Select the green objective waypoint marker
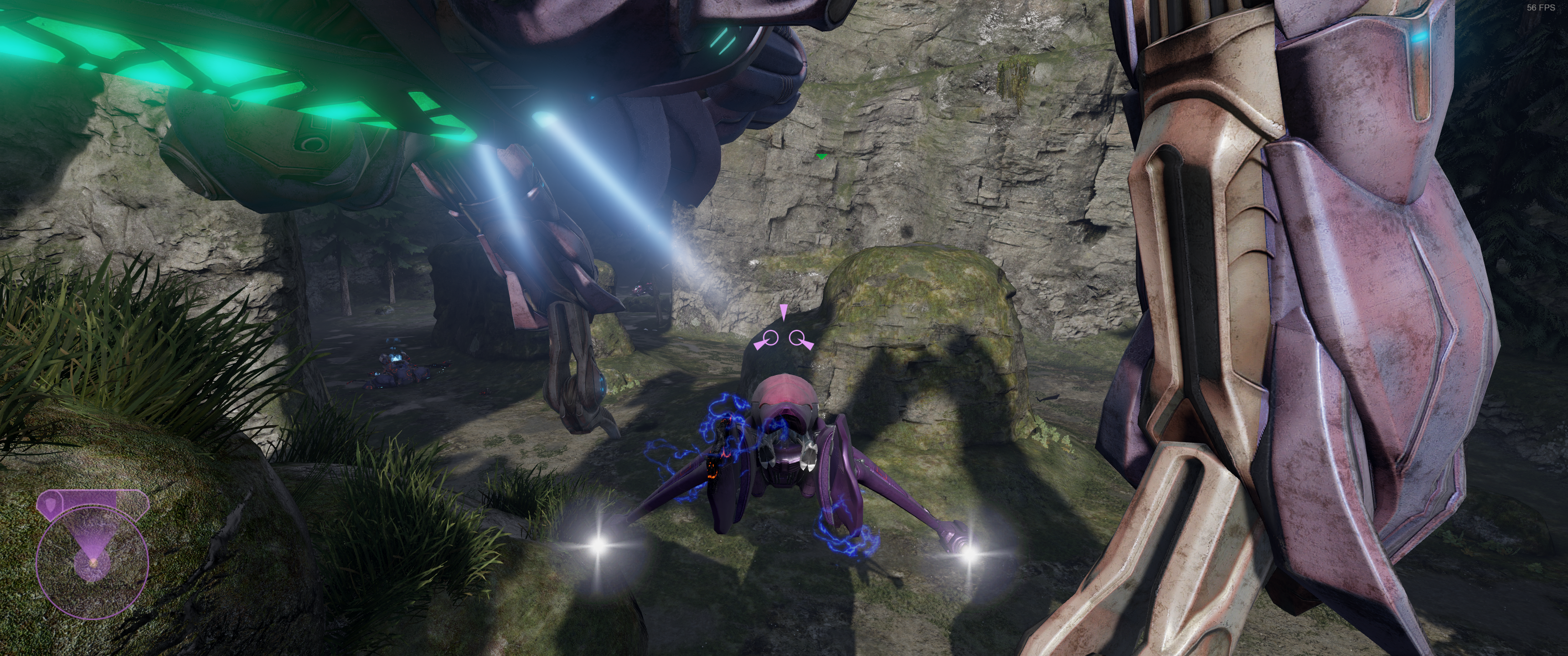The width and height of the screenshot is (1568, 656). (822, 157)
